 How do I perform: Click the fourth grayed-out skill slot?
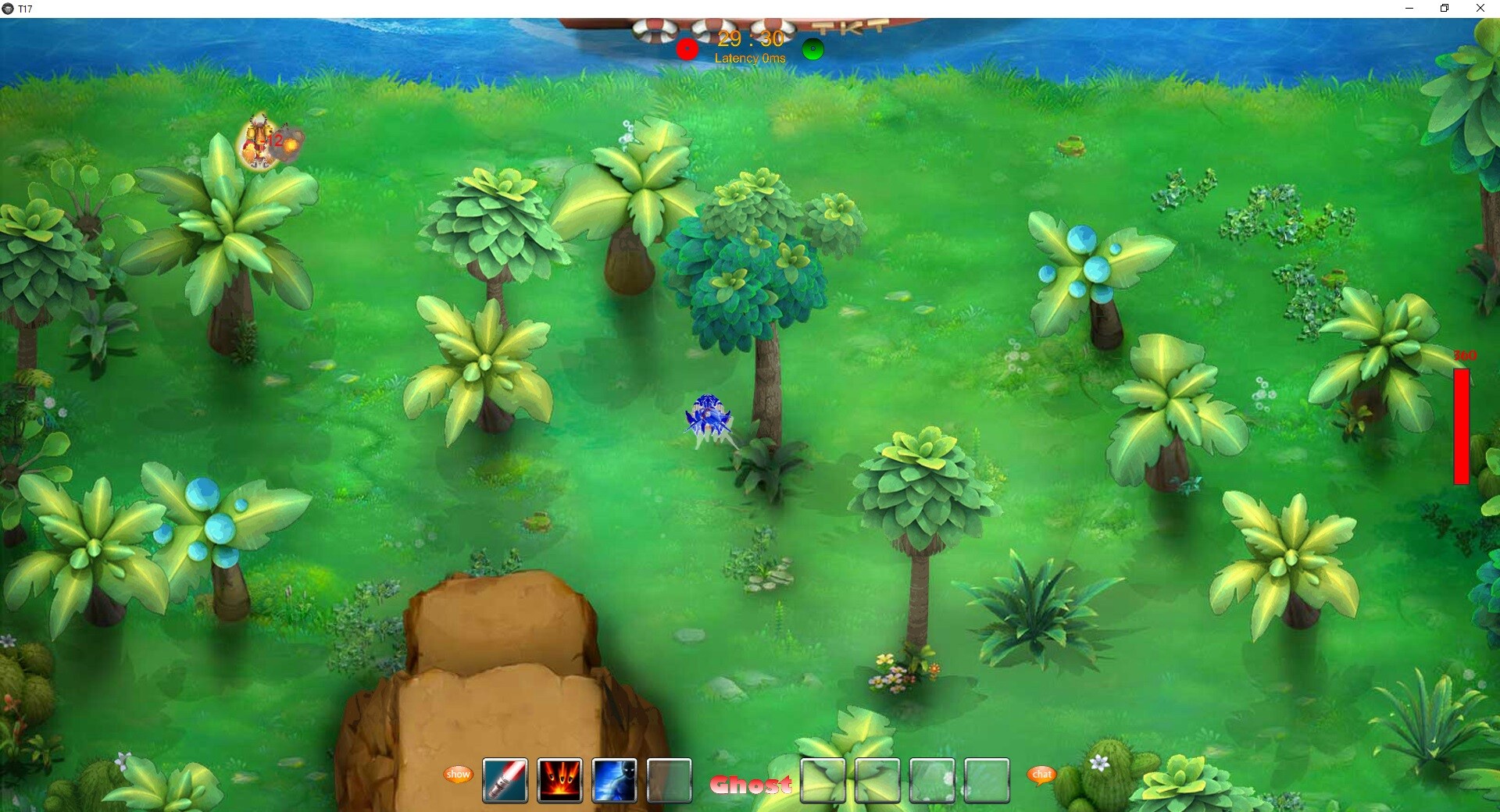tap(669, 781)
